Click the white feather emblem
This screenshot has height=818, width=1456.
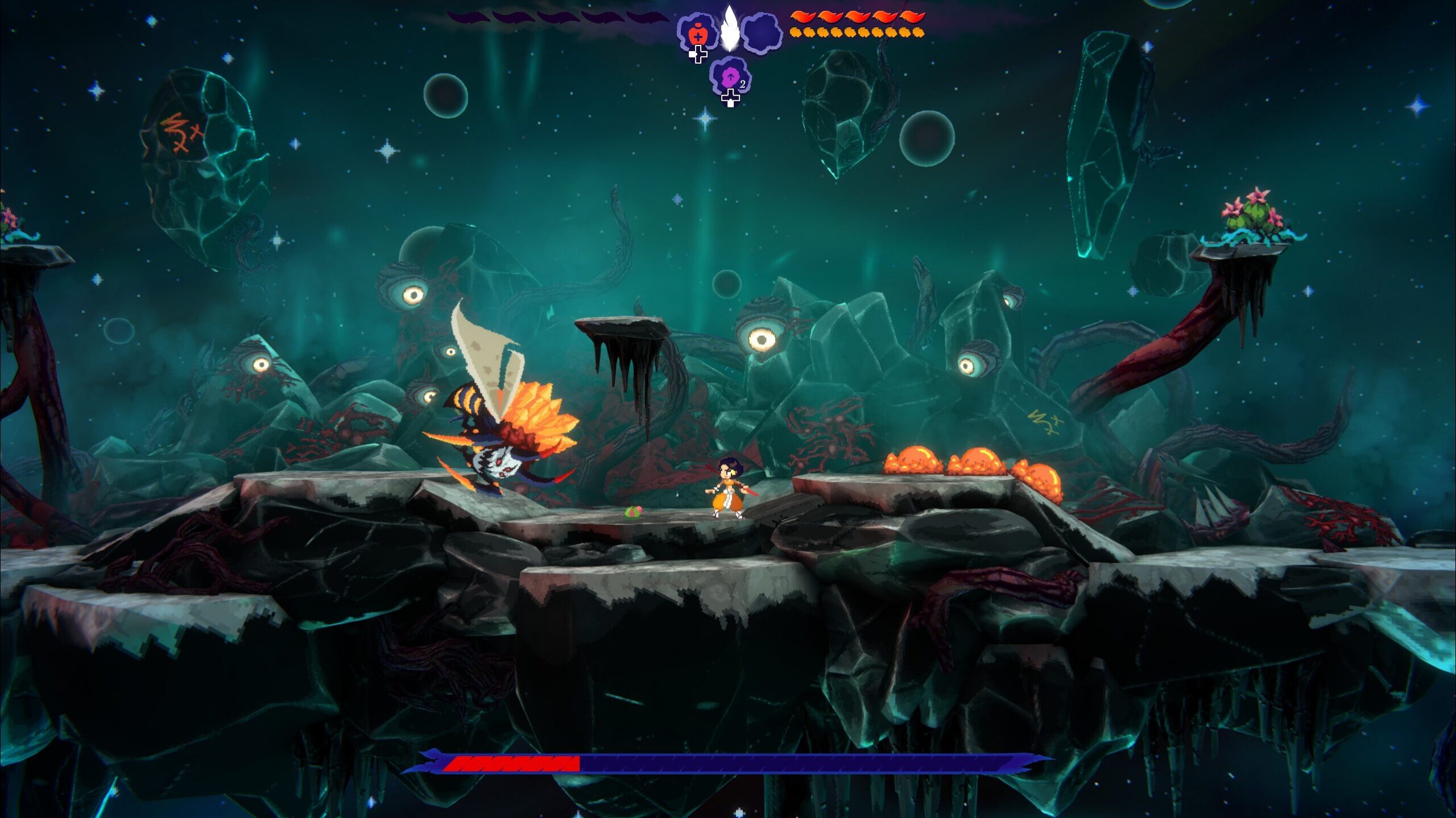coord(730,28)
